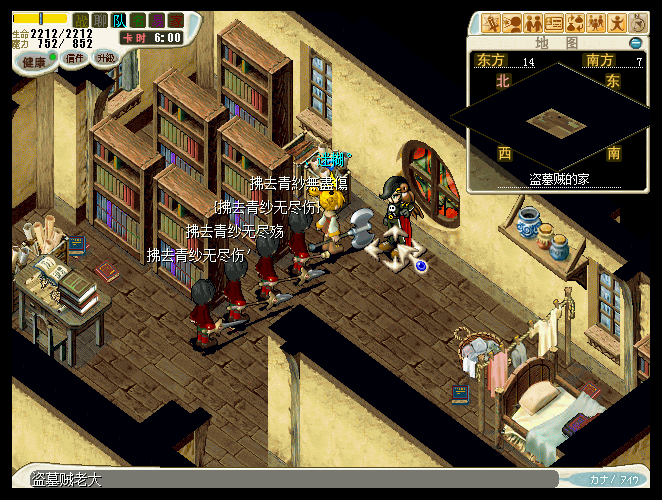The width and height of the screenshot is (662, 500).
Task: Minimize the 地图 map panel
Action: 635,44
